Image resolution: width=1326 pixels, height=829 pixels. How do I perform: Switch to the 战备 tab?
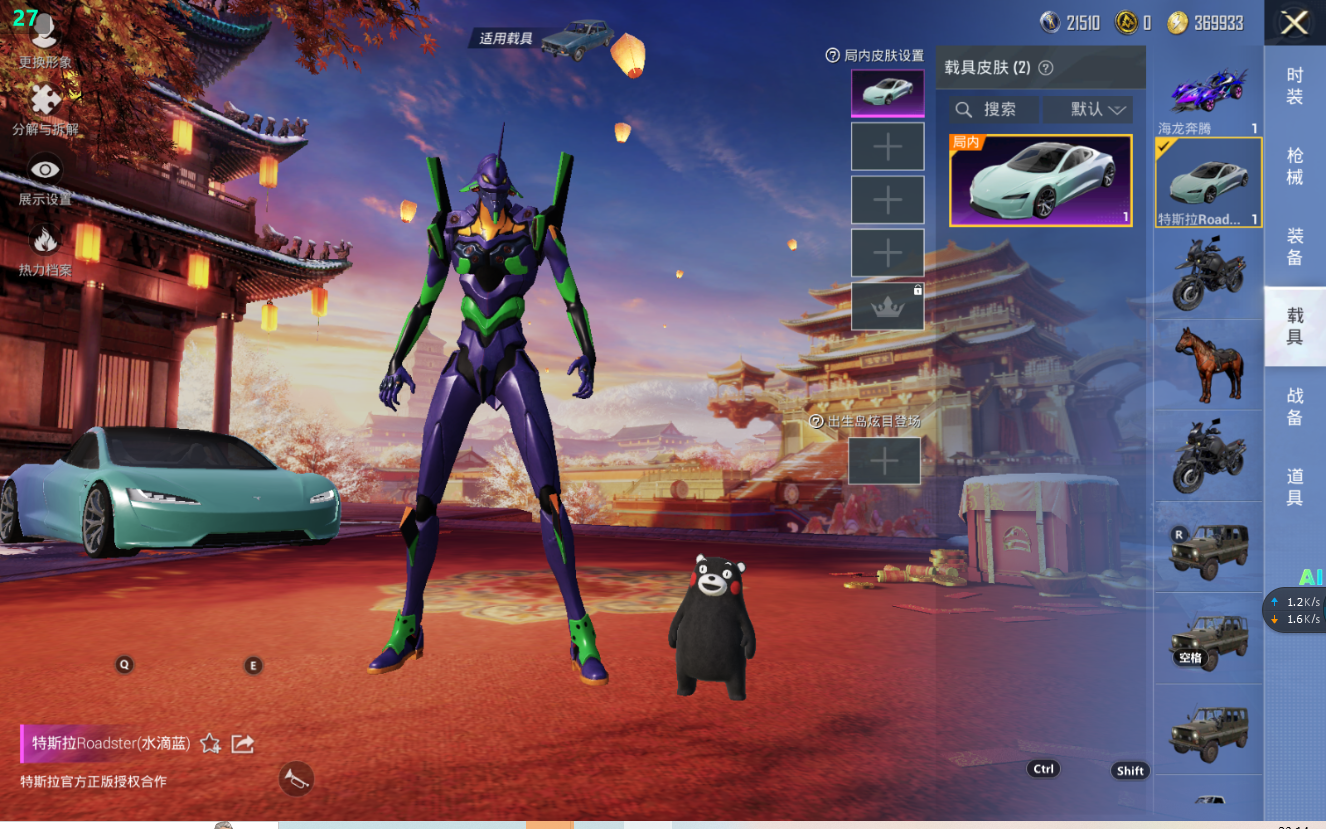pos(1294,407)
